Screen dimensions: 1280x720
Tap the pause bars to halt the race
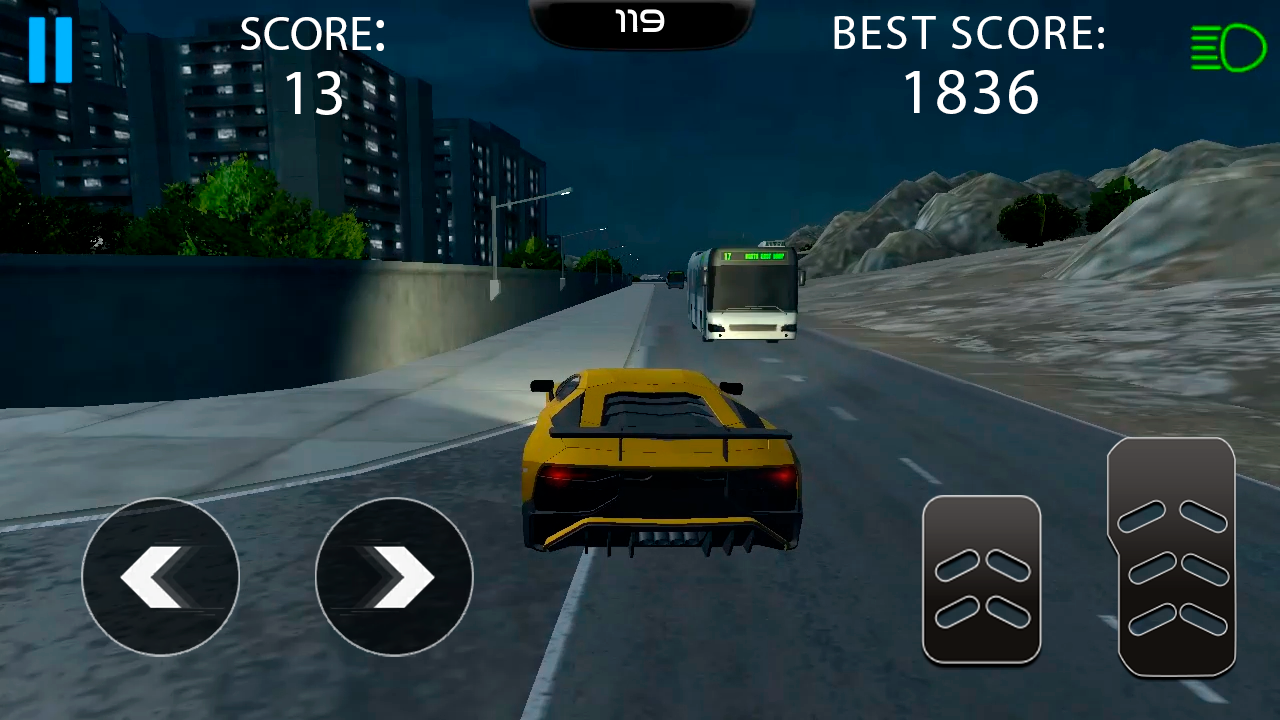(x=51, y=48)
